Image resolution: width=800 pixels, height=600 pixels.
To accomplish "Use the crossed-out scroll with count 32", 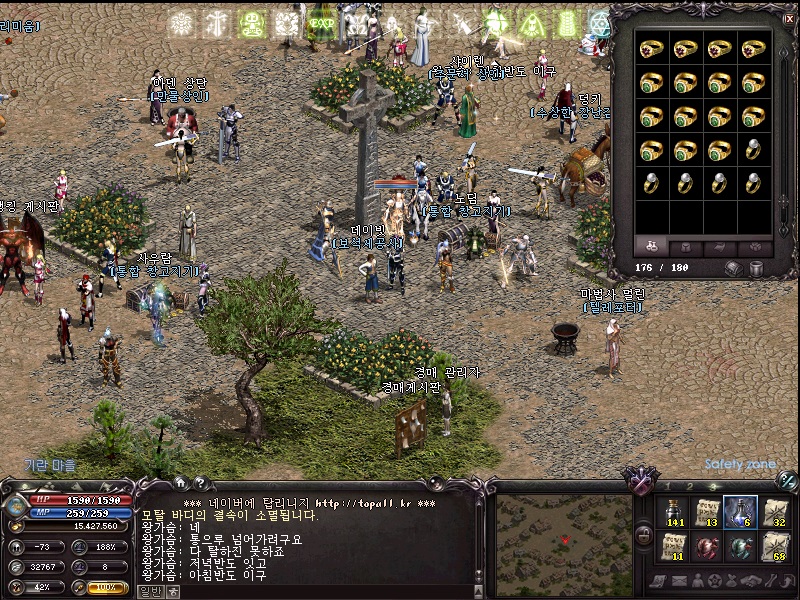I will pos(774,512).
